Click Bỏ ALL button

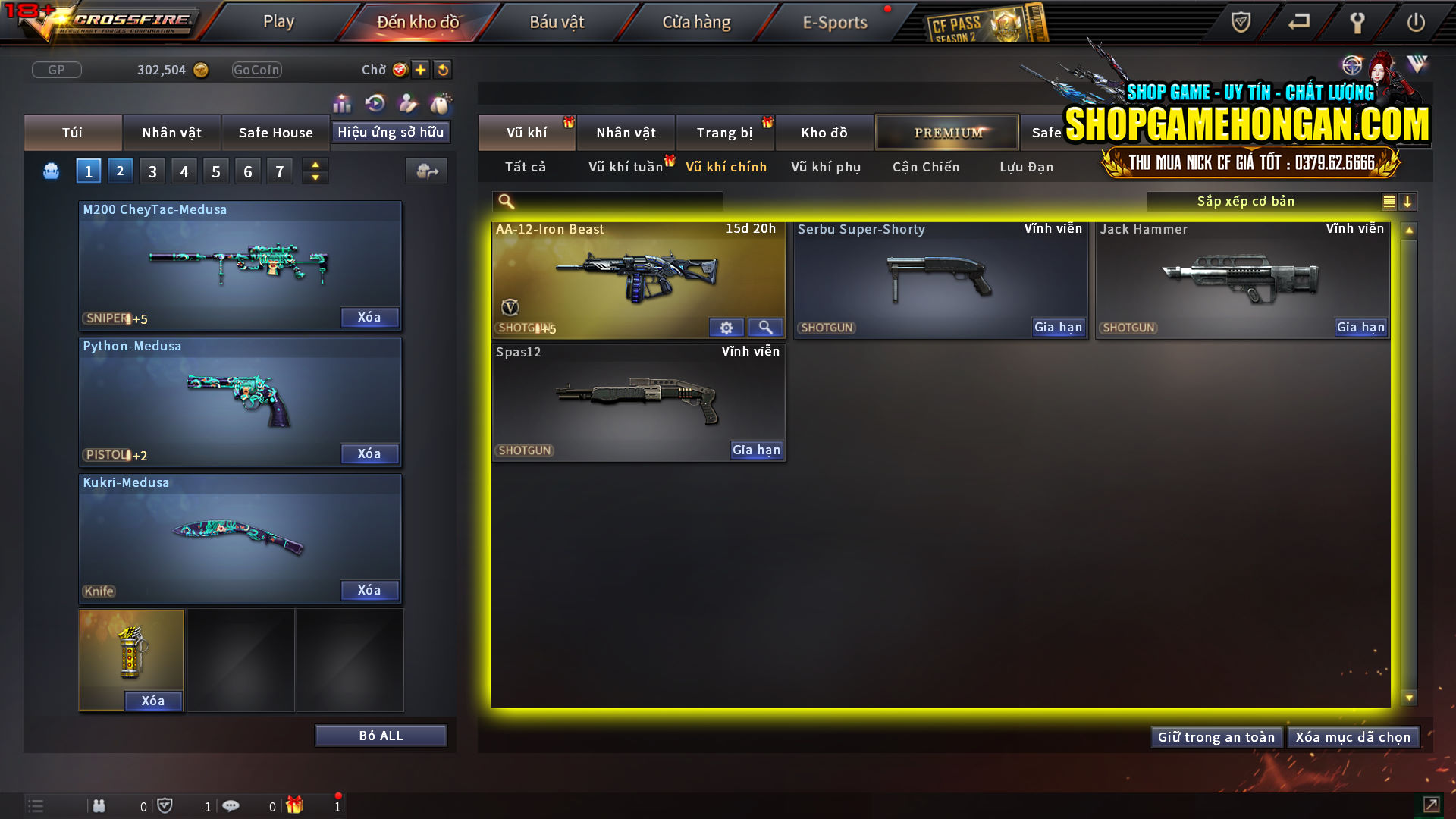[x=381, y=735]
